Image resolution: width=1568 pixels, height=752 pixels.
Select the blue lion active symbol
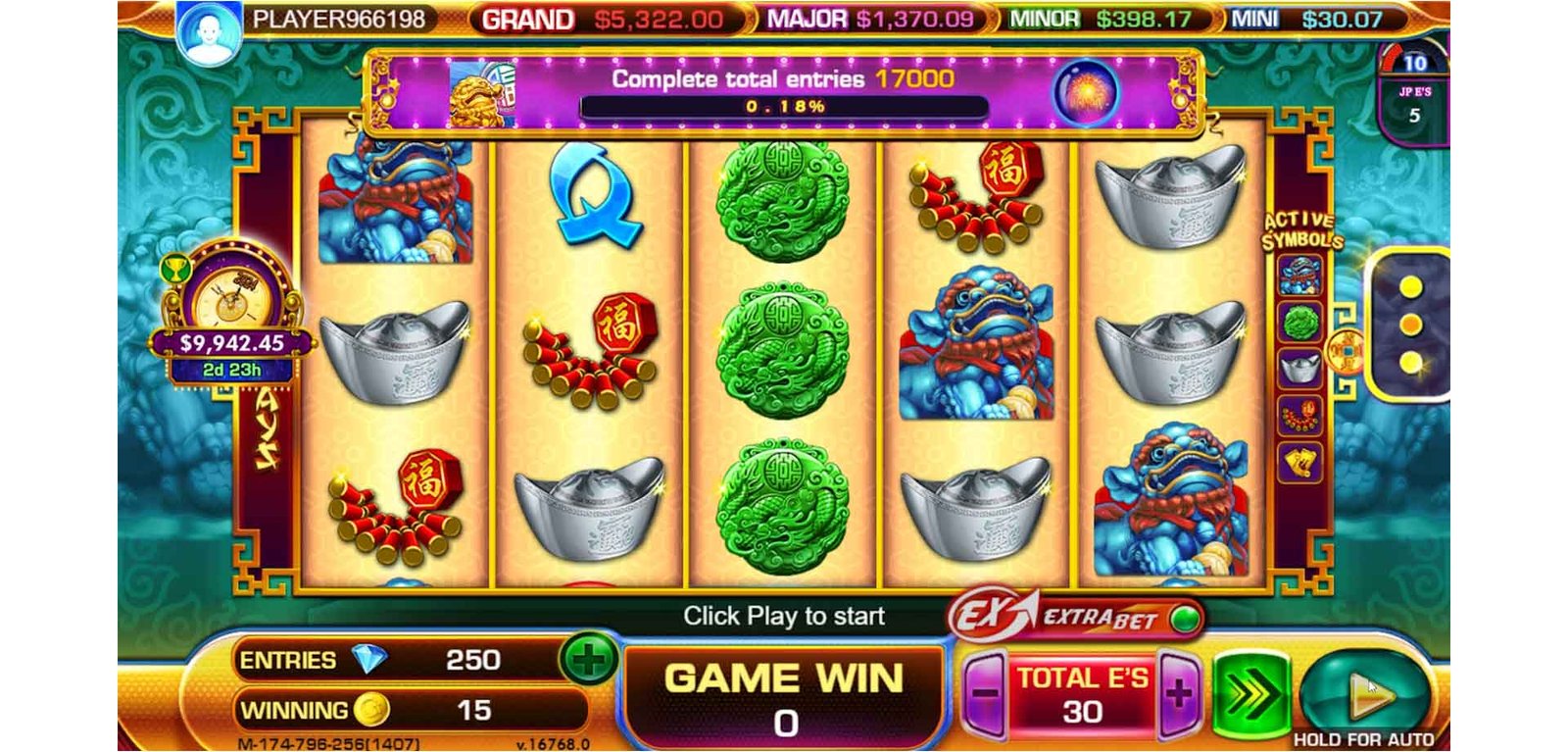pos(1300,276)
